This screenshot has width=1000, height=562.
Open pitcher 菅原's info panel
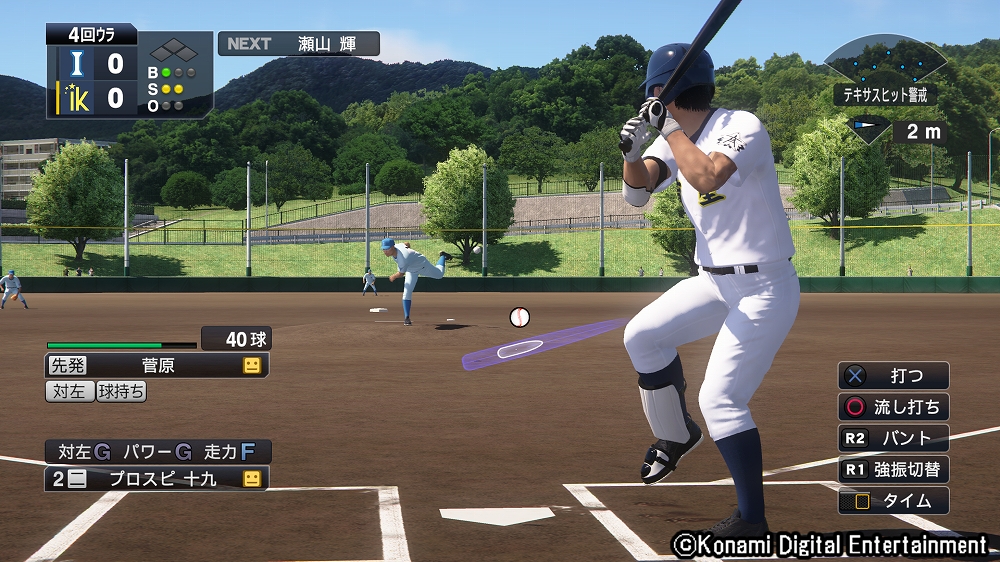point(157,366)
